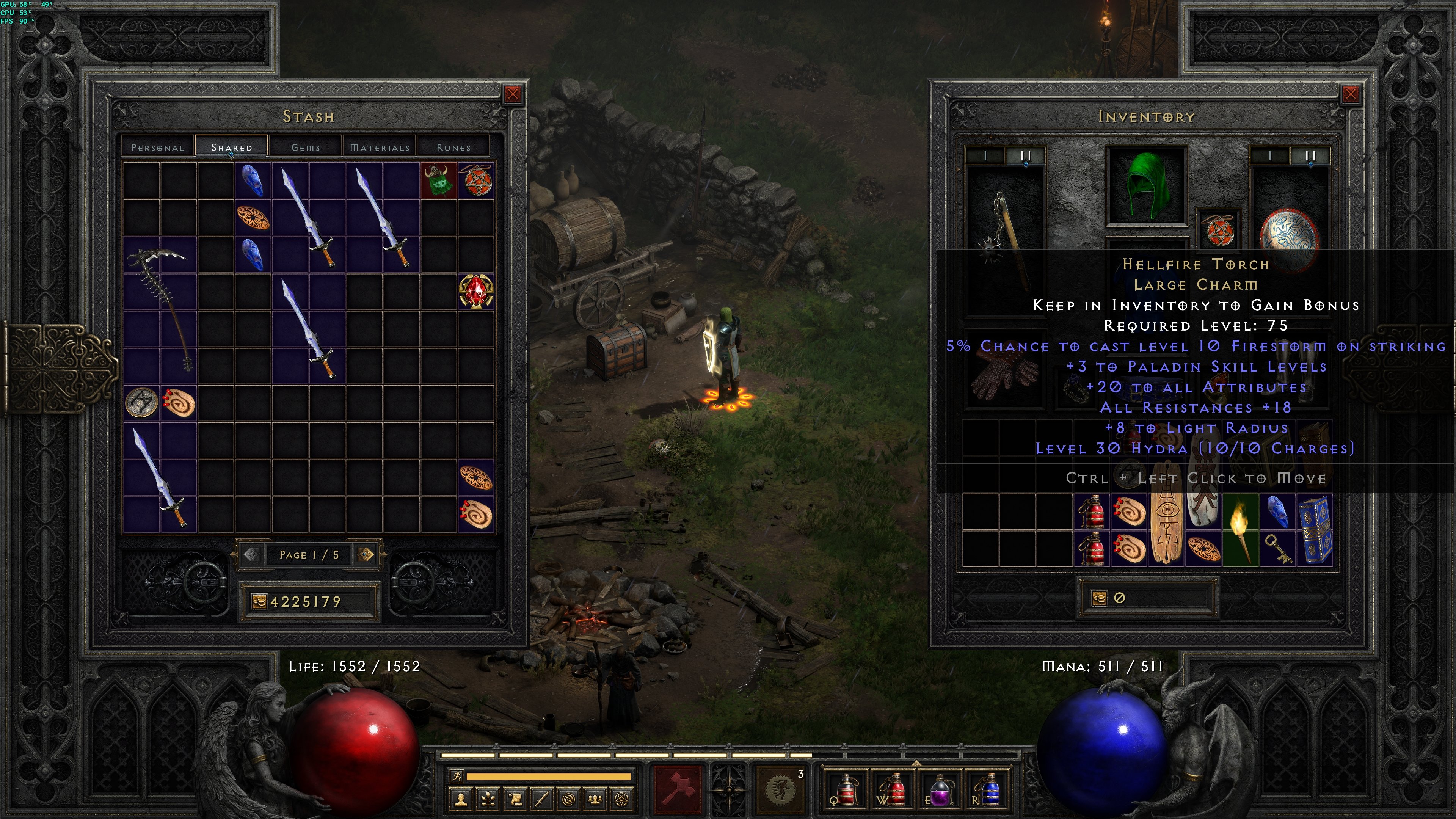Switch to the Personal stash tab
1456x819 pixels.
(158, 147)
